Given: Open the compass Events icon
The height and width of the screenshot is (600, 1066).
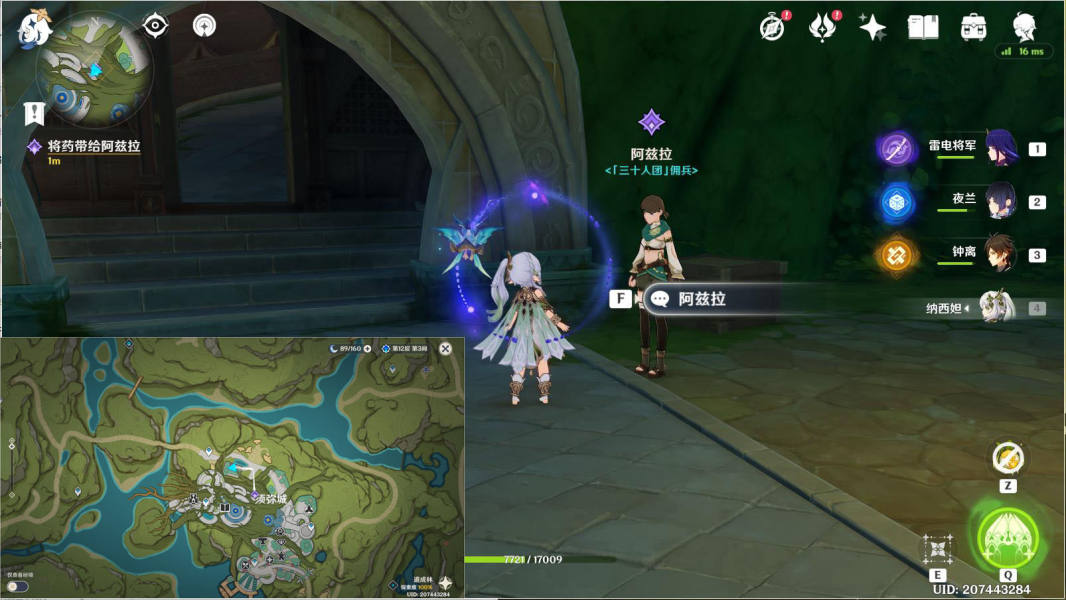Looking at the screenshot, I should coord(772,27).
